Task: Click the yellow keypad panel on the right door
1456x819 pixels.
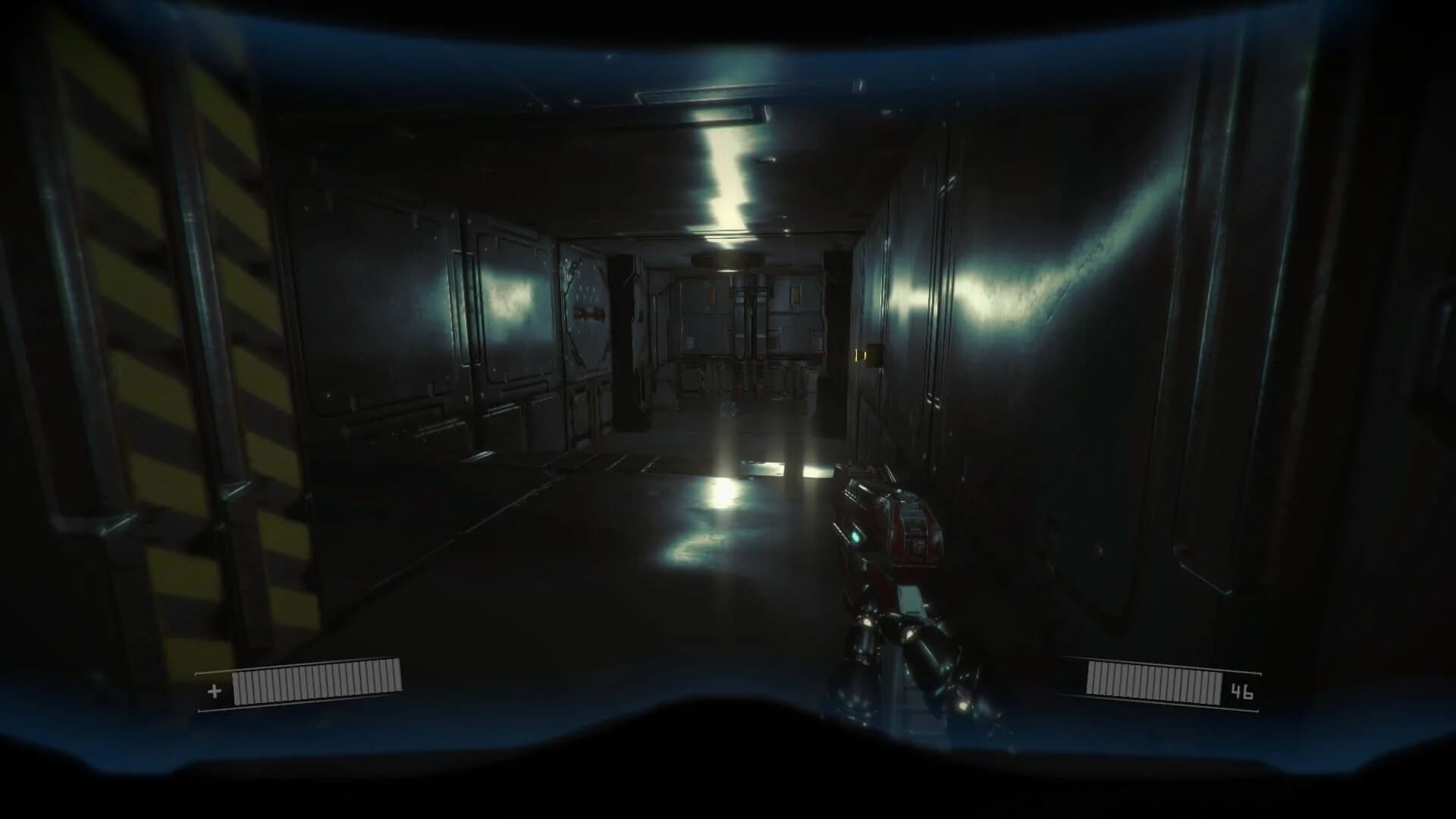Action: pos(861,353)
